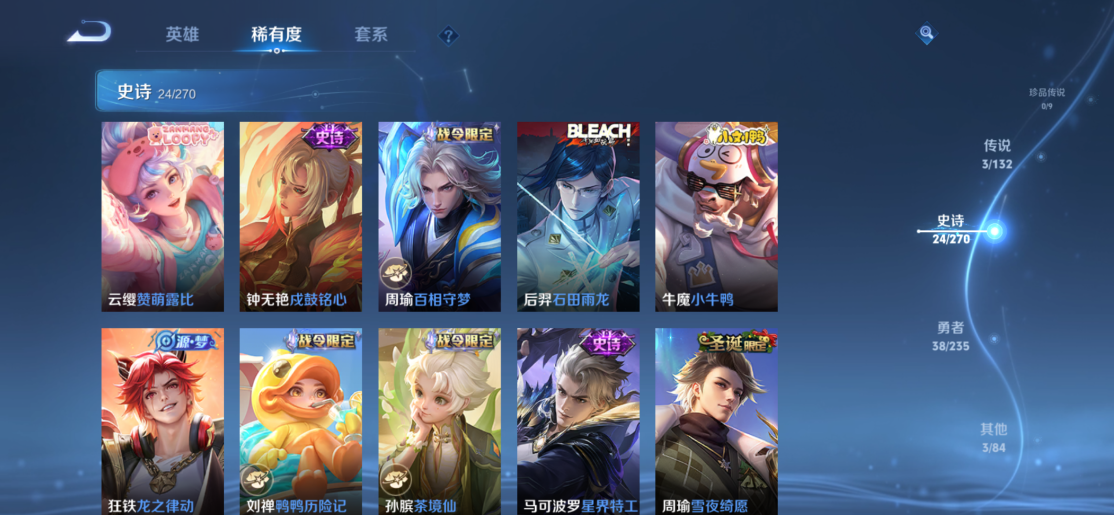
Task: Jump to the 勇者 rarity section
Action: click(951, 335)
